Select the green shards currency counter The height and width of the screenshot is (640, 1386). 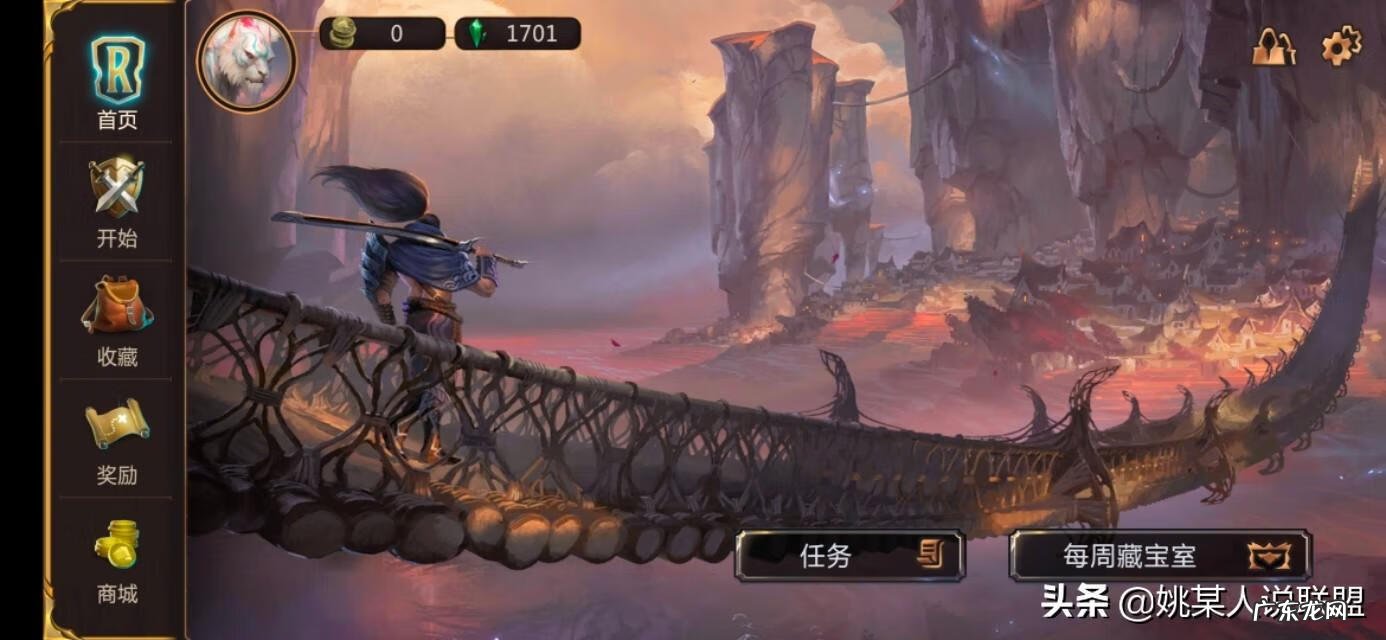pos(518,33)
